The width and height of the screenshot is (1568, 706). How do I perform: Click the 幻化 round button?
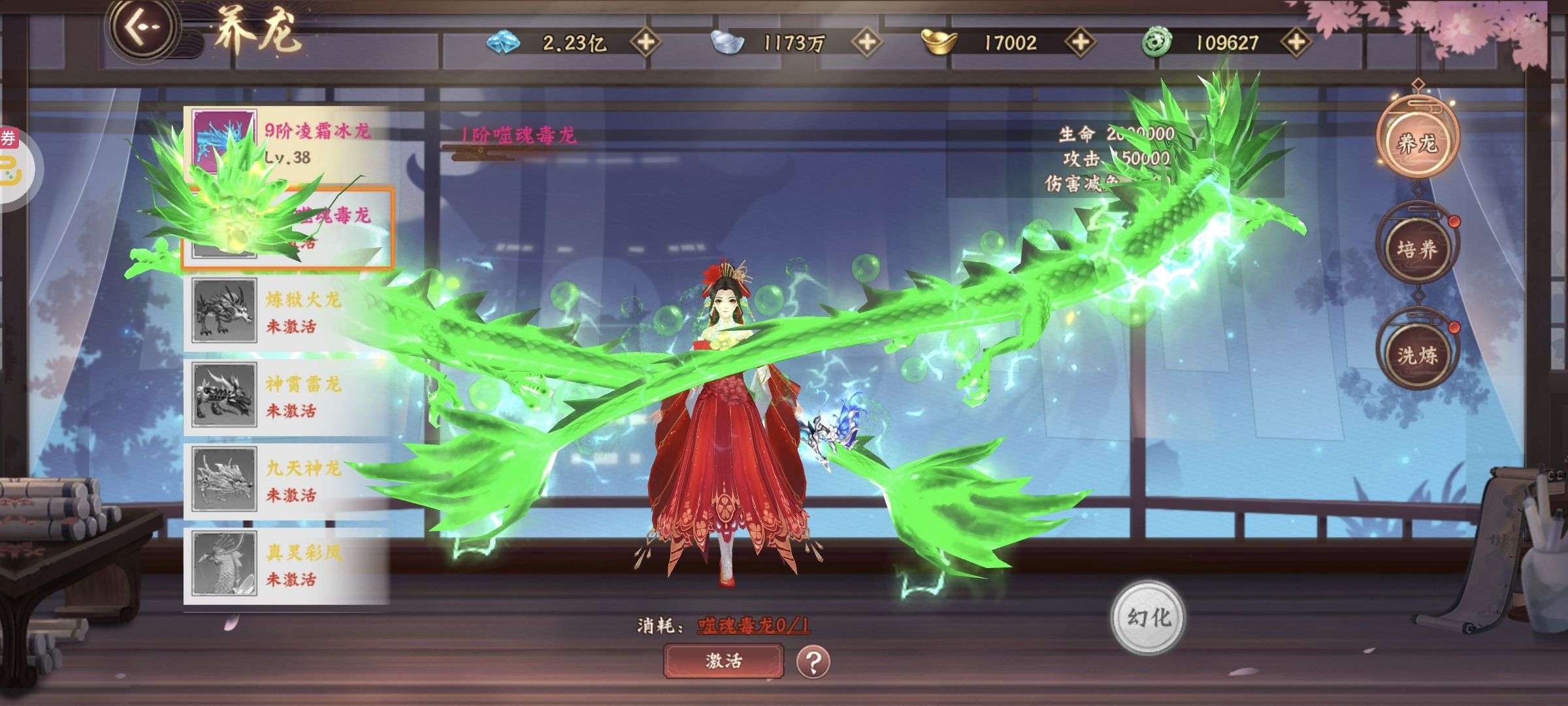click(x=1149, y=618)
